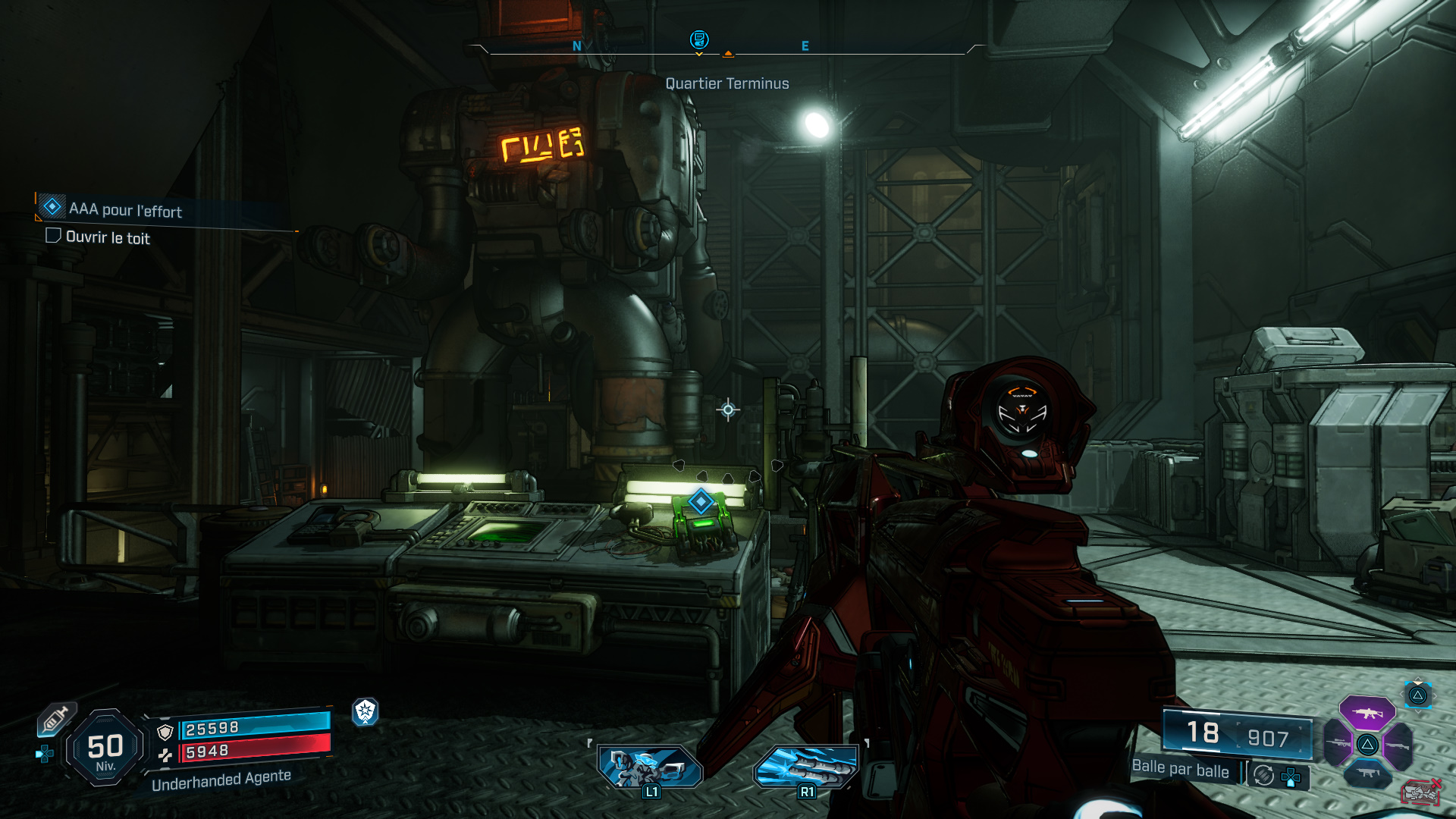Use the syringe repkit icon
1456x819 pixels.
pos(55,719)
